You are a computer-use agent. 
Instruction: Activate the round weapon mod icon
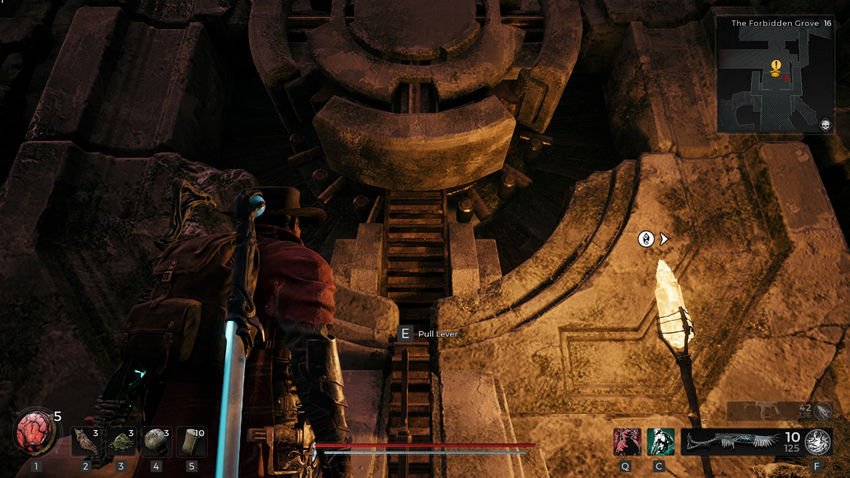click(x=818, y=441)
